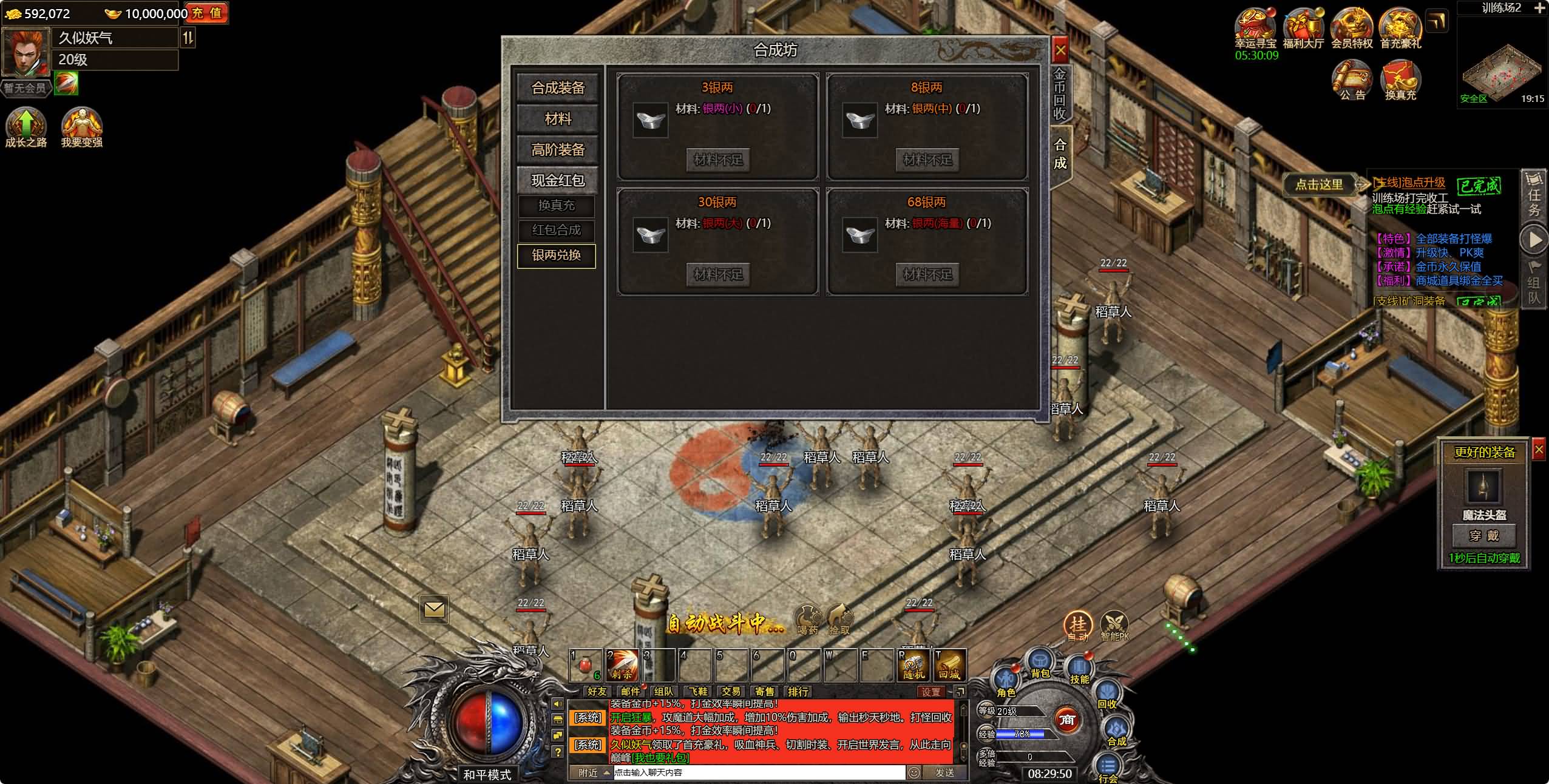Screen dimensions: 1549x784
Task: Open the 材料 category
Action: pos(557,119)
